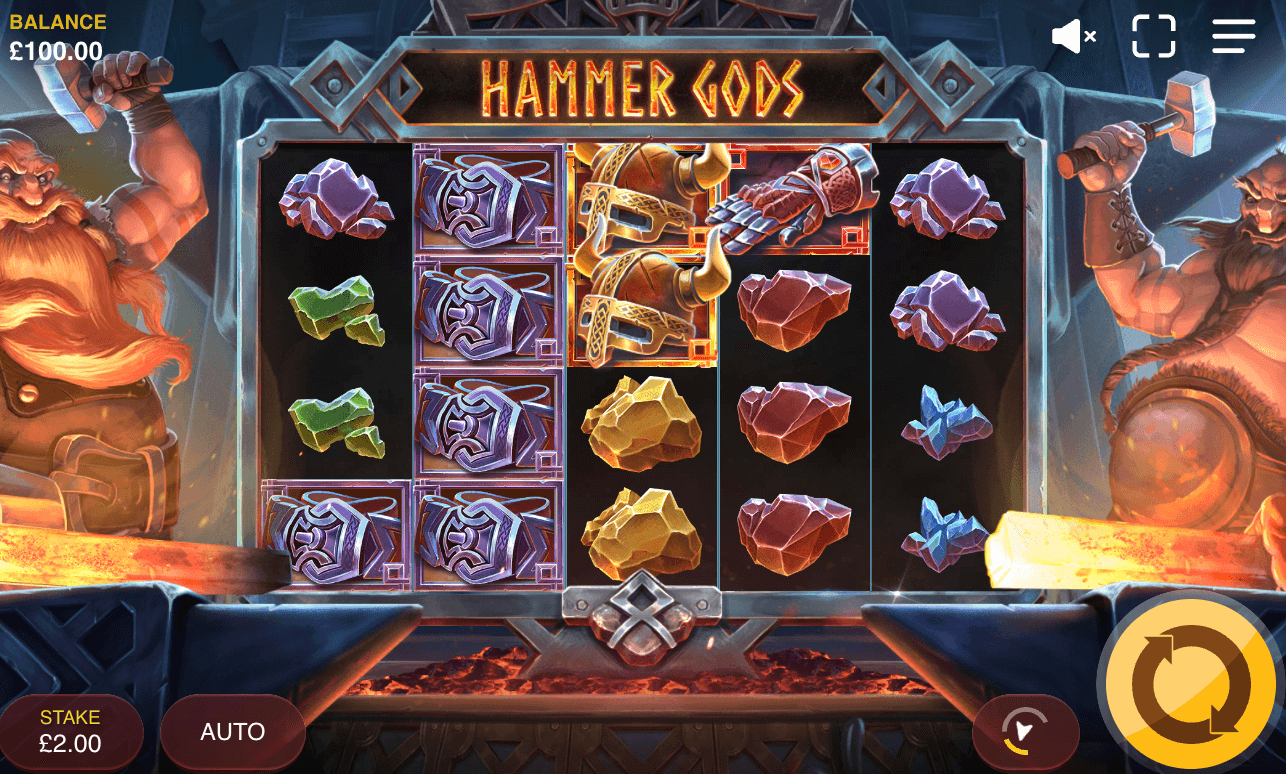The width and height of the screenshot is (1286, 774).
Task: Open the AUTO play options
Action: pyautogui.click(x=232, y=732)
